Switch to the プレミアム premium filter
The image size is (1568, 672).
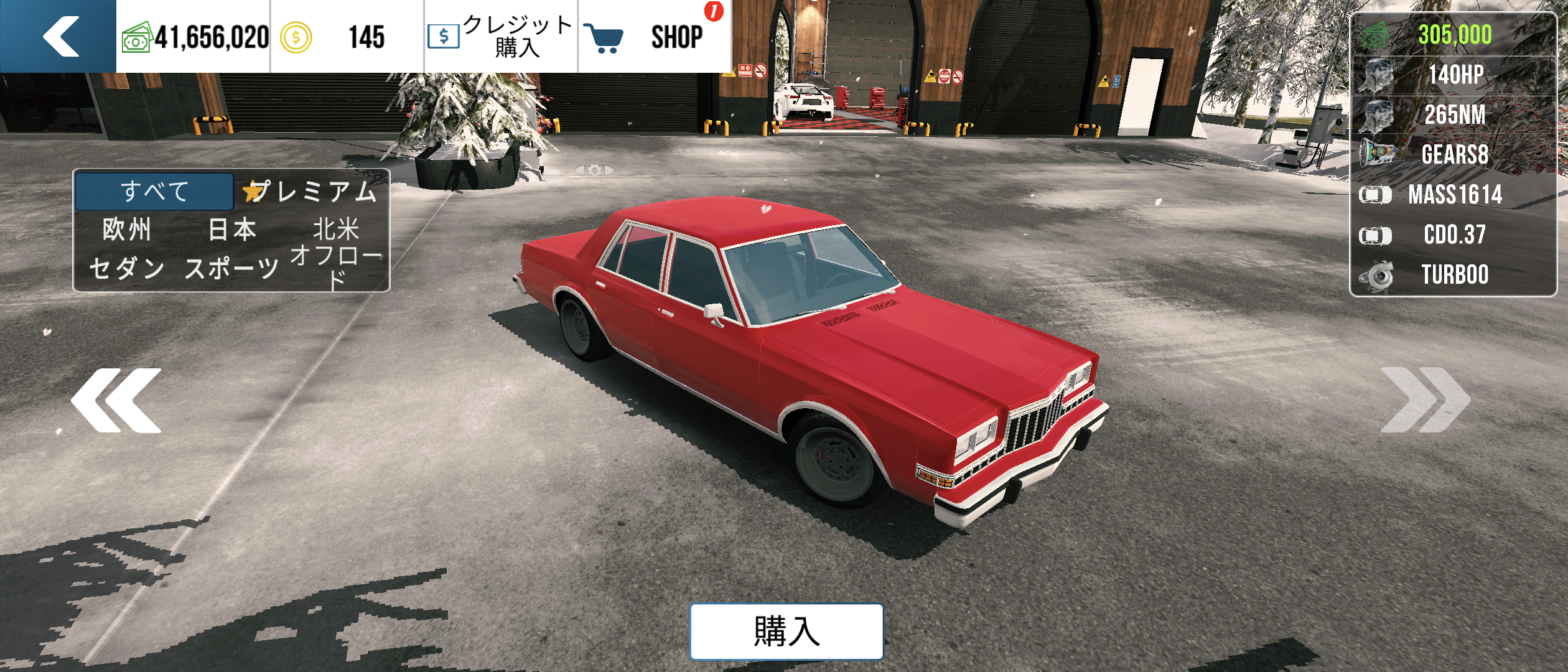click(311, 191)
